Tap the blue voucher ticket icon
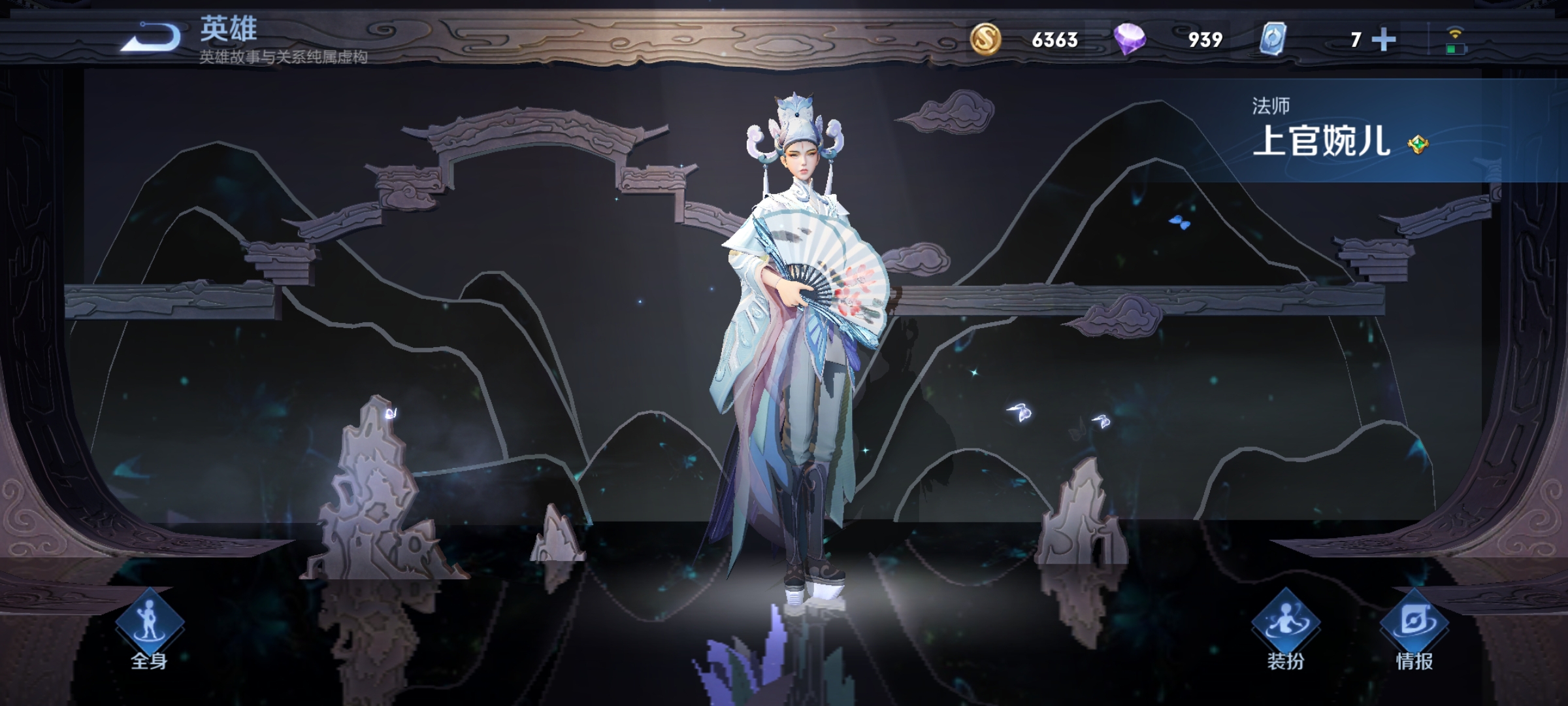Image resolution: width=1568 pixels, height=706 pixels. coord(1273,39)
